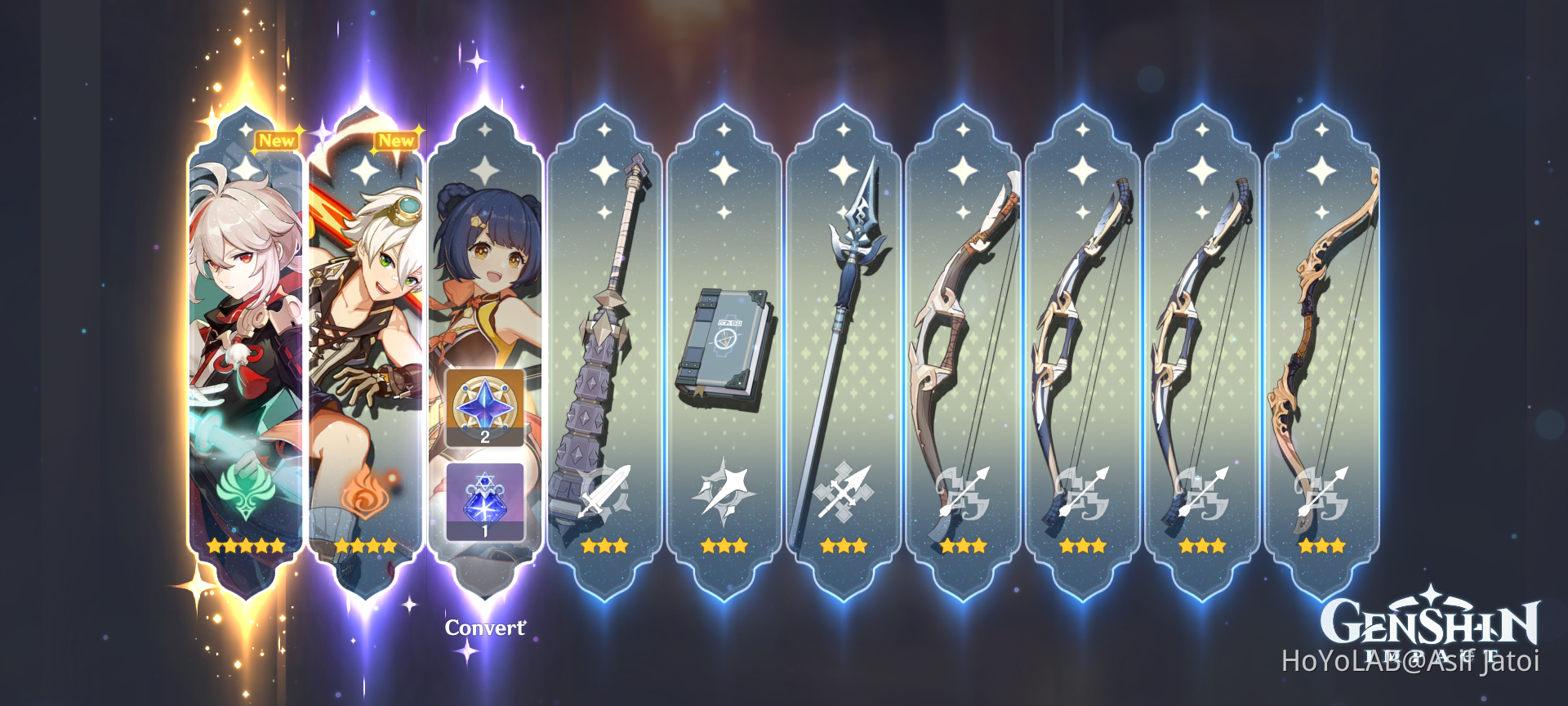
Task: Click the New badge on Bennett's card
Action: click(x=396, y=141)
